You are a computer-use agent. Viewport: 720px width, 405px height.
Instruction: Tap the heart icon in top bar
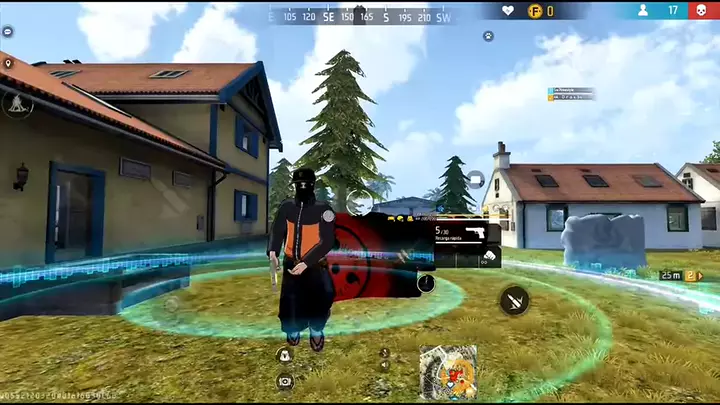click(508, 11)
